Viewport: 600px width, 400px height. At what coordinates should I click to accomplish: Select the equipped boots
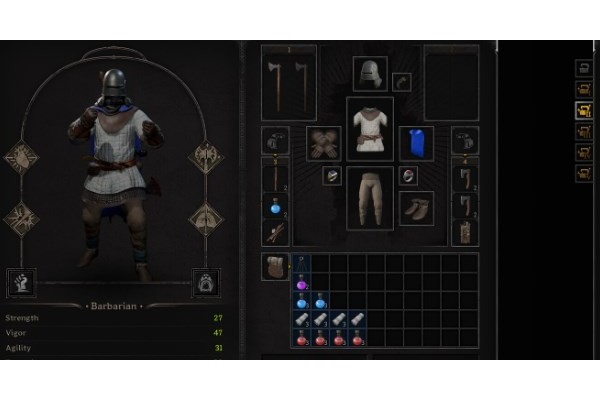point(416,208)
